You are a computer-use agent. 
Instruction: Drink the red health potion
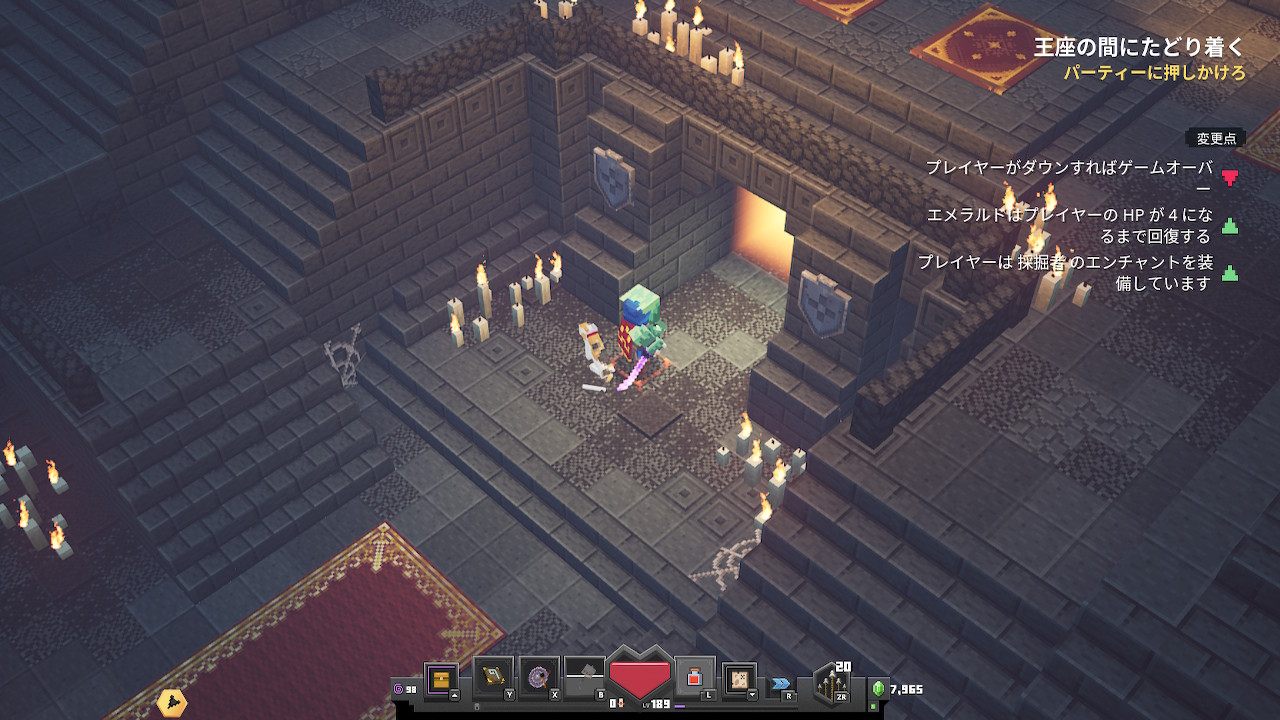(695, 677)
